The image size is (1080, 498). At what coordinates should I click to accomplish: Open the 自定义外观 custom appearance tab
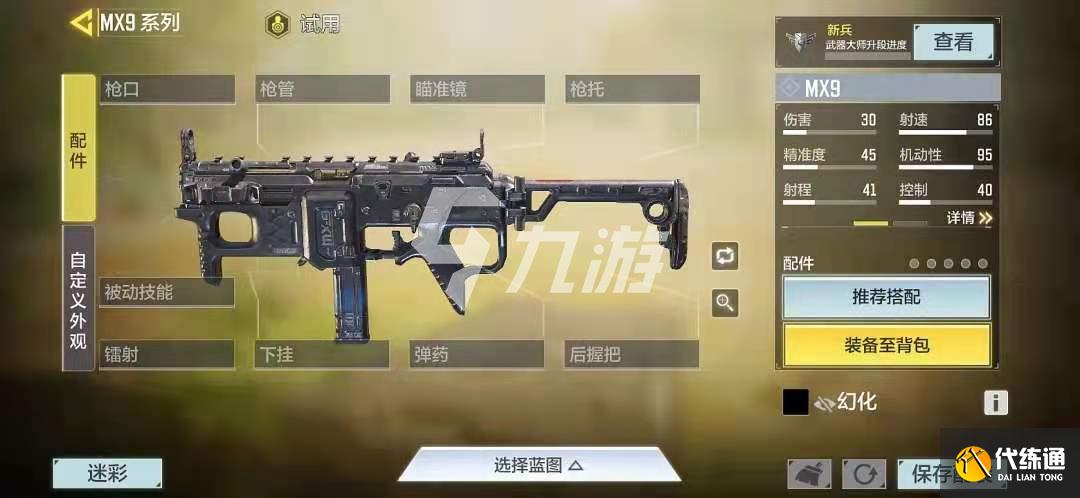tap(79, 298)
